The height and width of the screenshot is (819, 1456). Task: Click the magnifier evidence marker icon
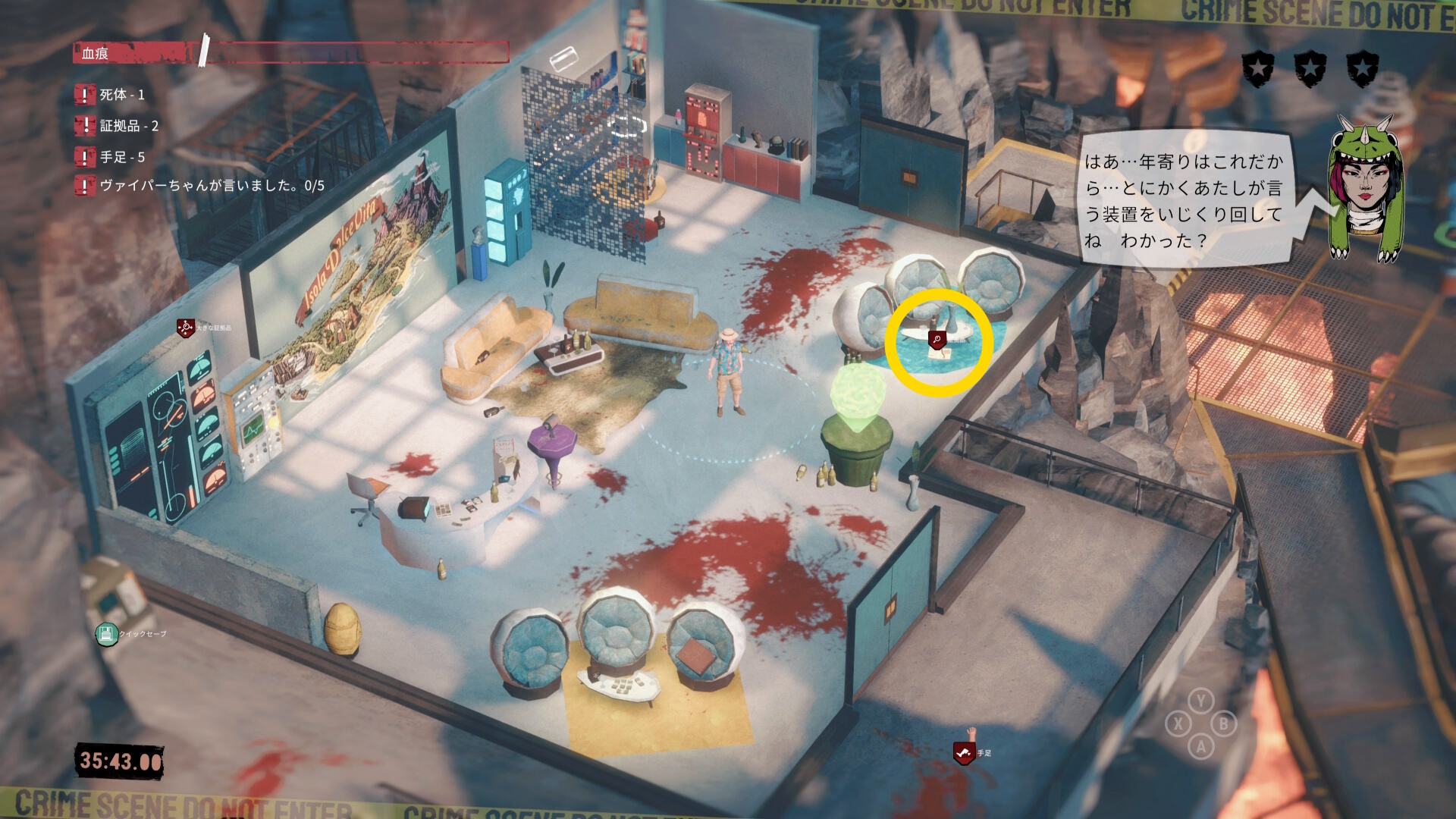[x=937, y=340]
